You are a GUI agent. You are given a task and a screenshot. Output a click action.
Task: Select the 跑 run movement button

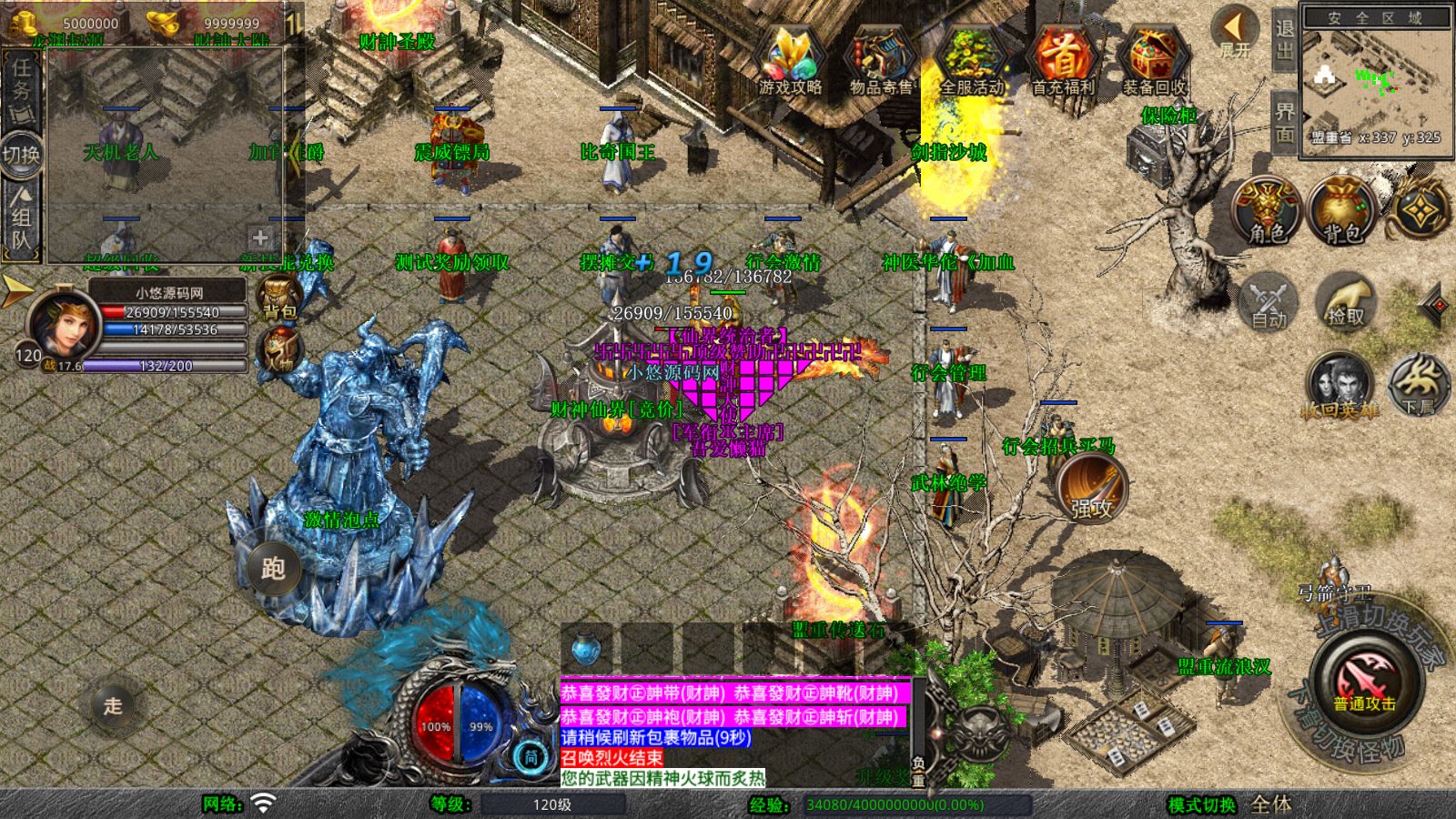coord(273,569)
